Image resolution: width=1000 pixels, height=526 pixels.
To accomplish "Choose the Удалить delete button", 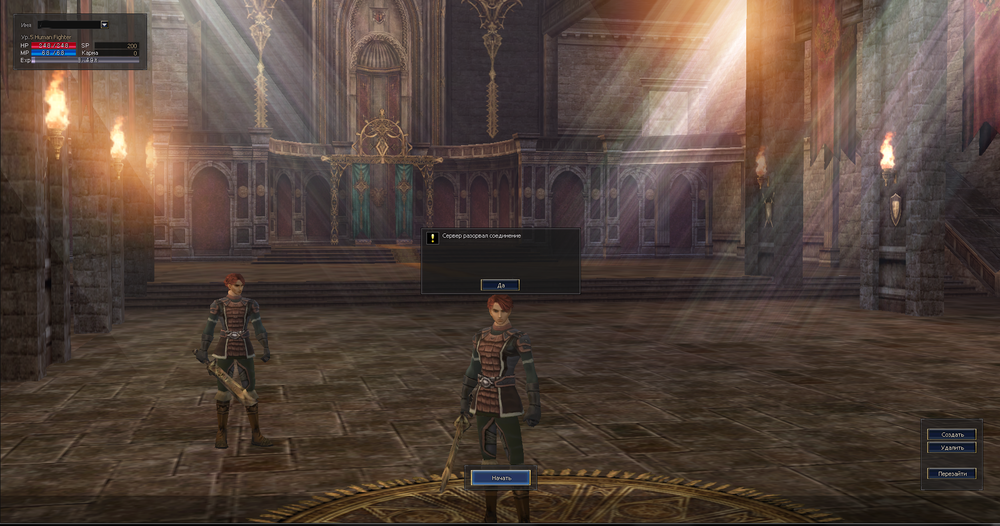I will (952, 448).
